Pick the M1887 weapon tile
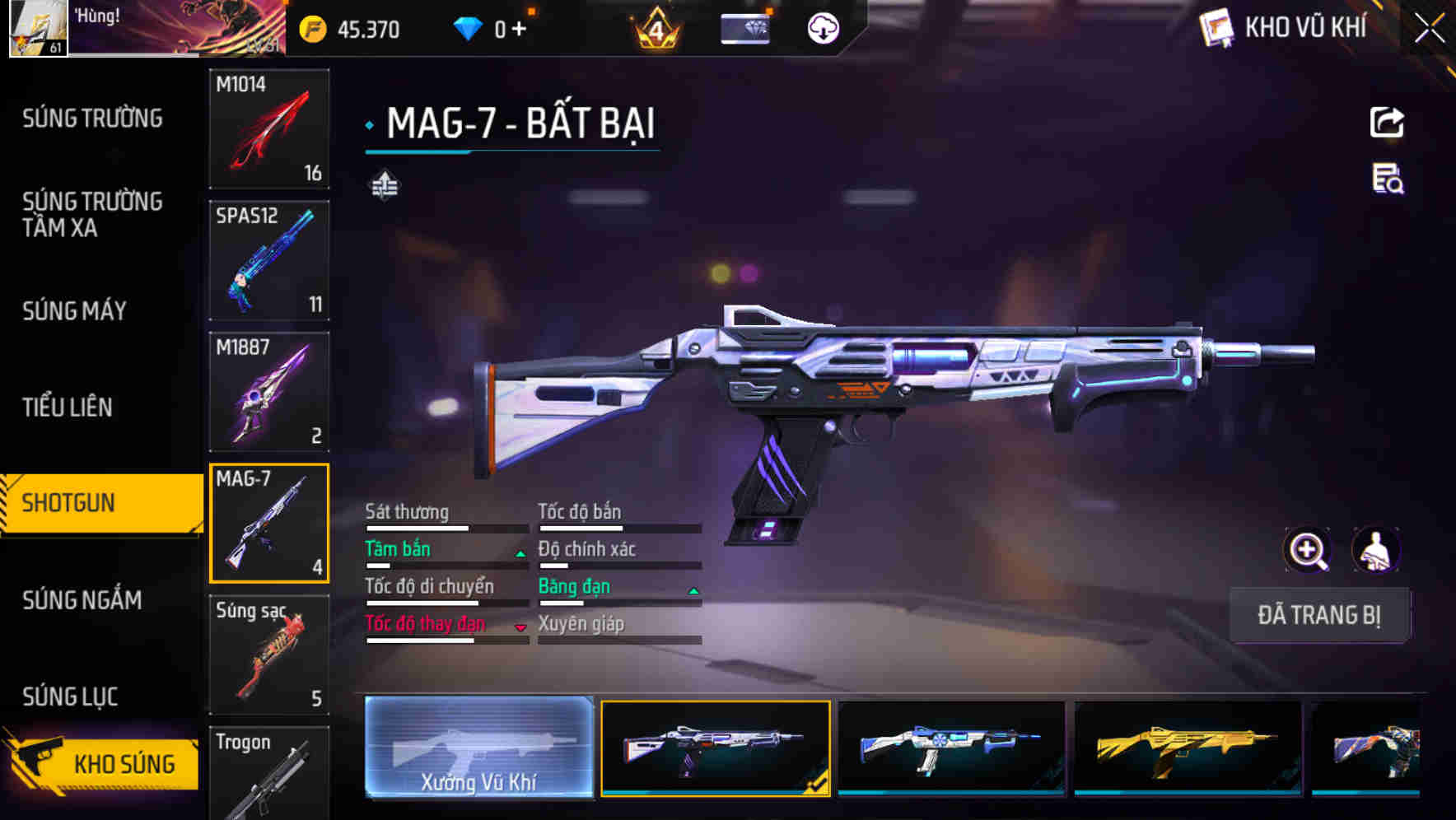 coord(269,392)
